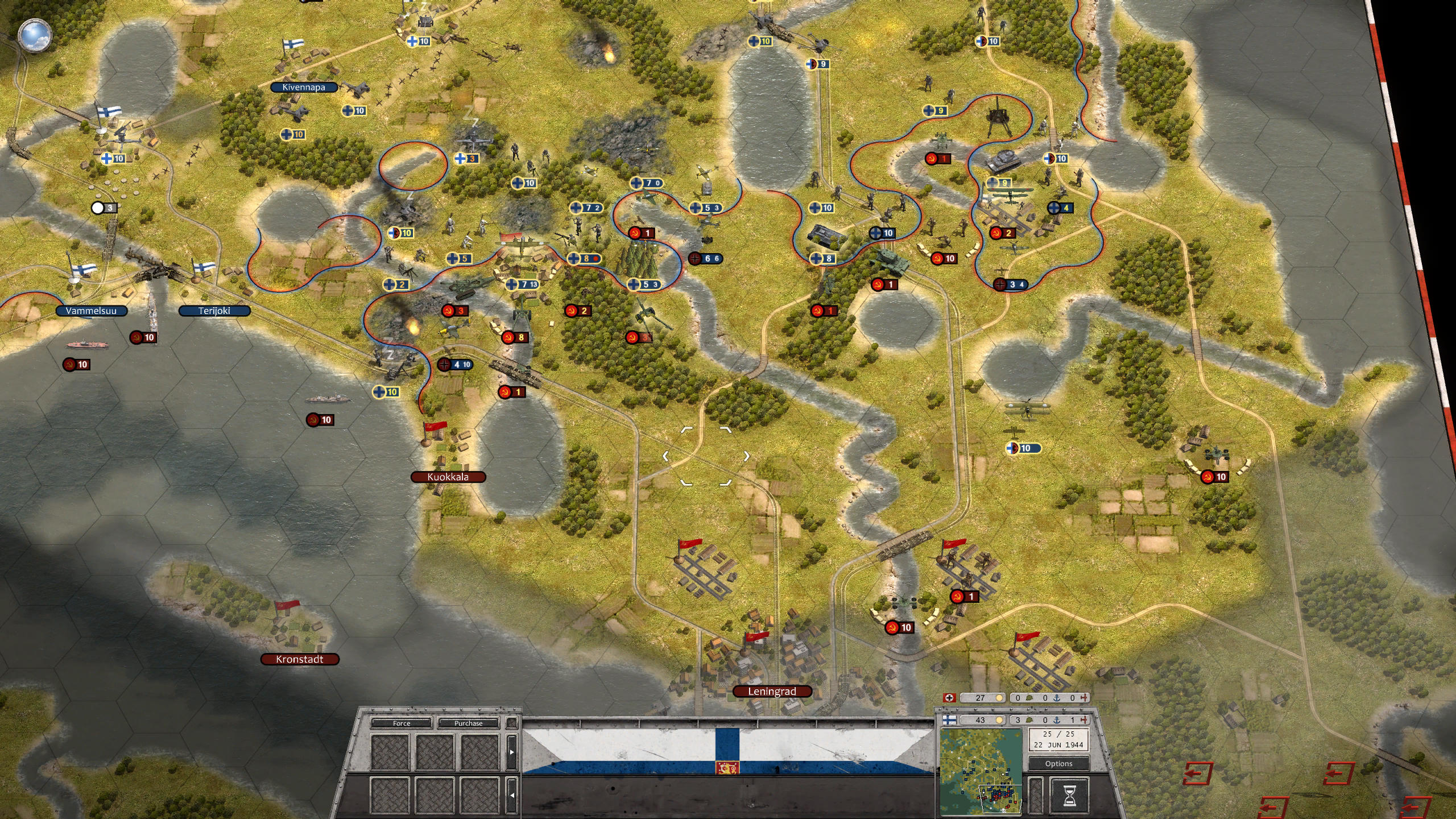Select the Finnish flag faction icon

[x=949, y=720]
